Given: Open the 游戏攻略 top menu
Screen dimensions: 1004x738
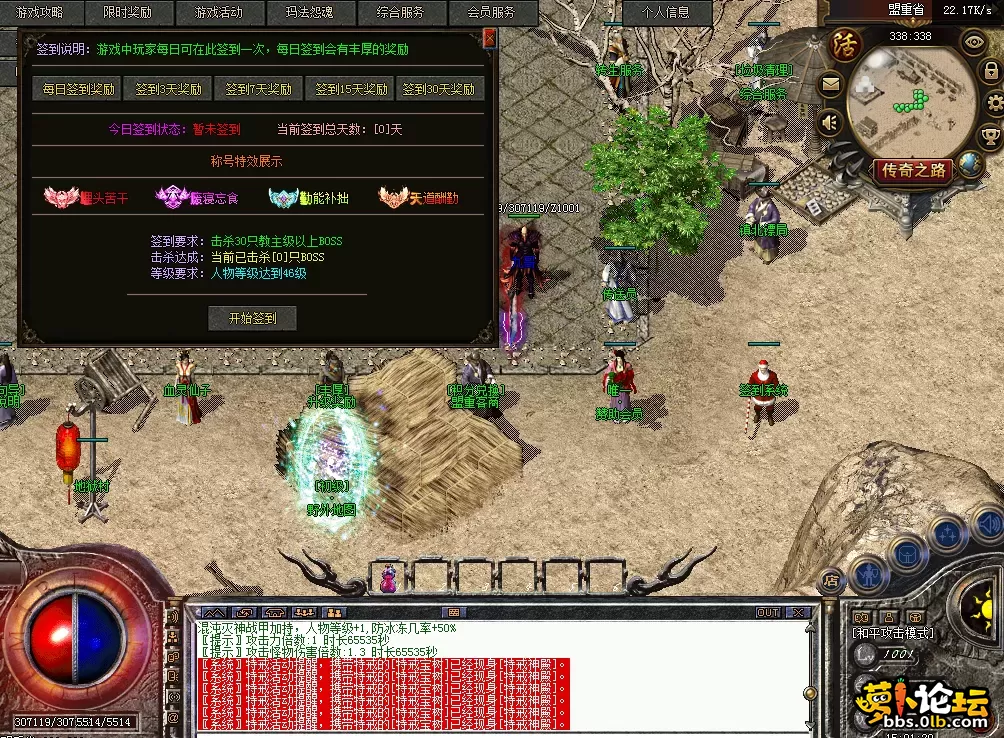Looking at the screenshot, I should pos(31,13).
